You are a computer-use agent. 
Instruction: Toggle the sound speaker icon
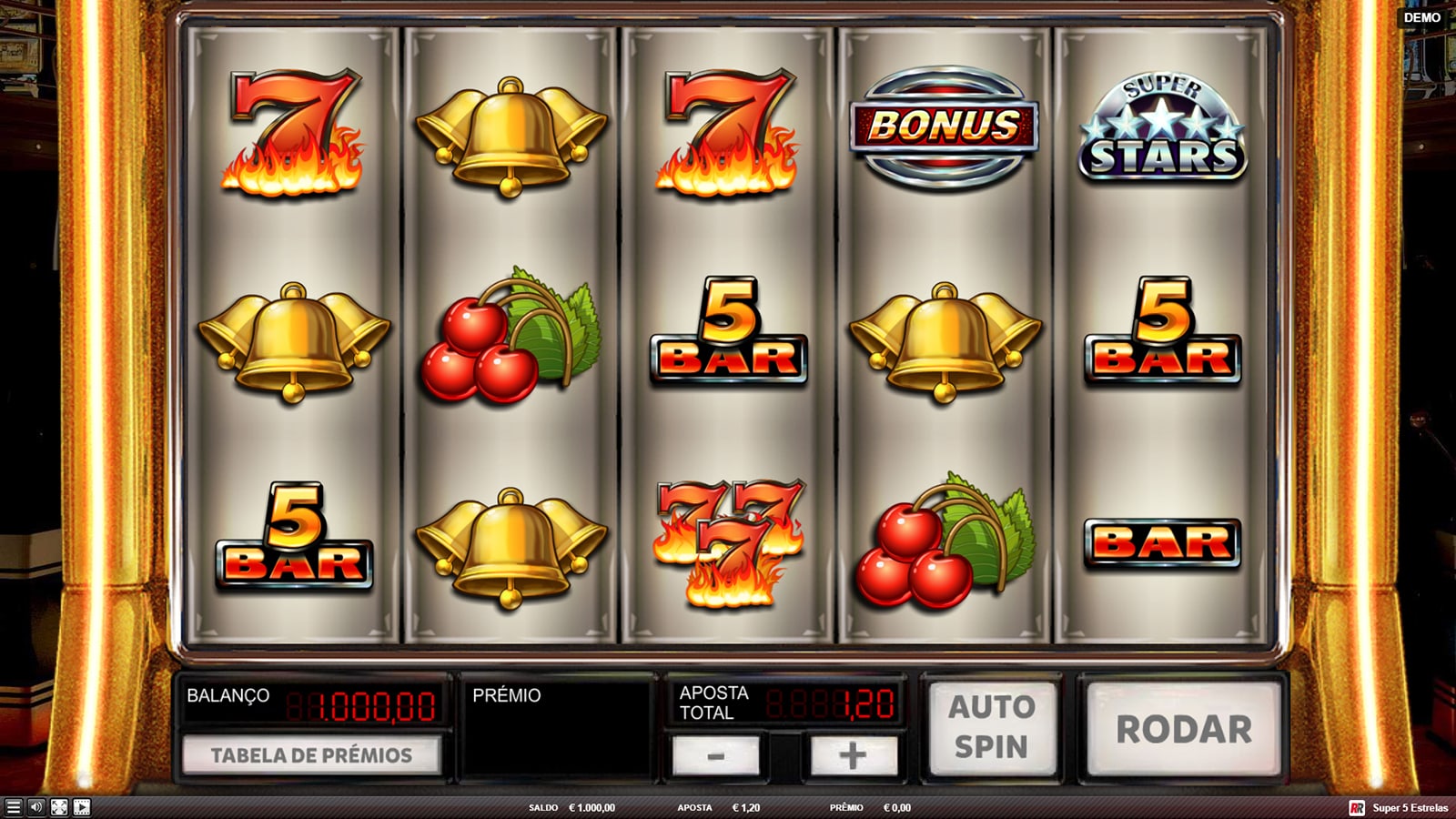[x=36, y=807]
